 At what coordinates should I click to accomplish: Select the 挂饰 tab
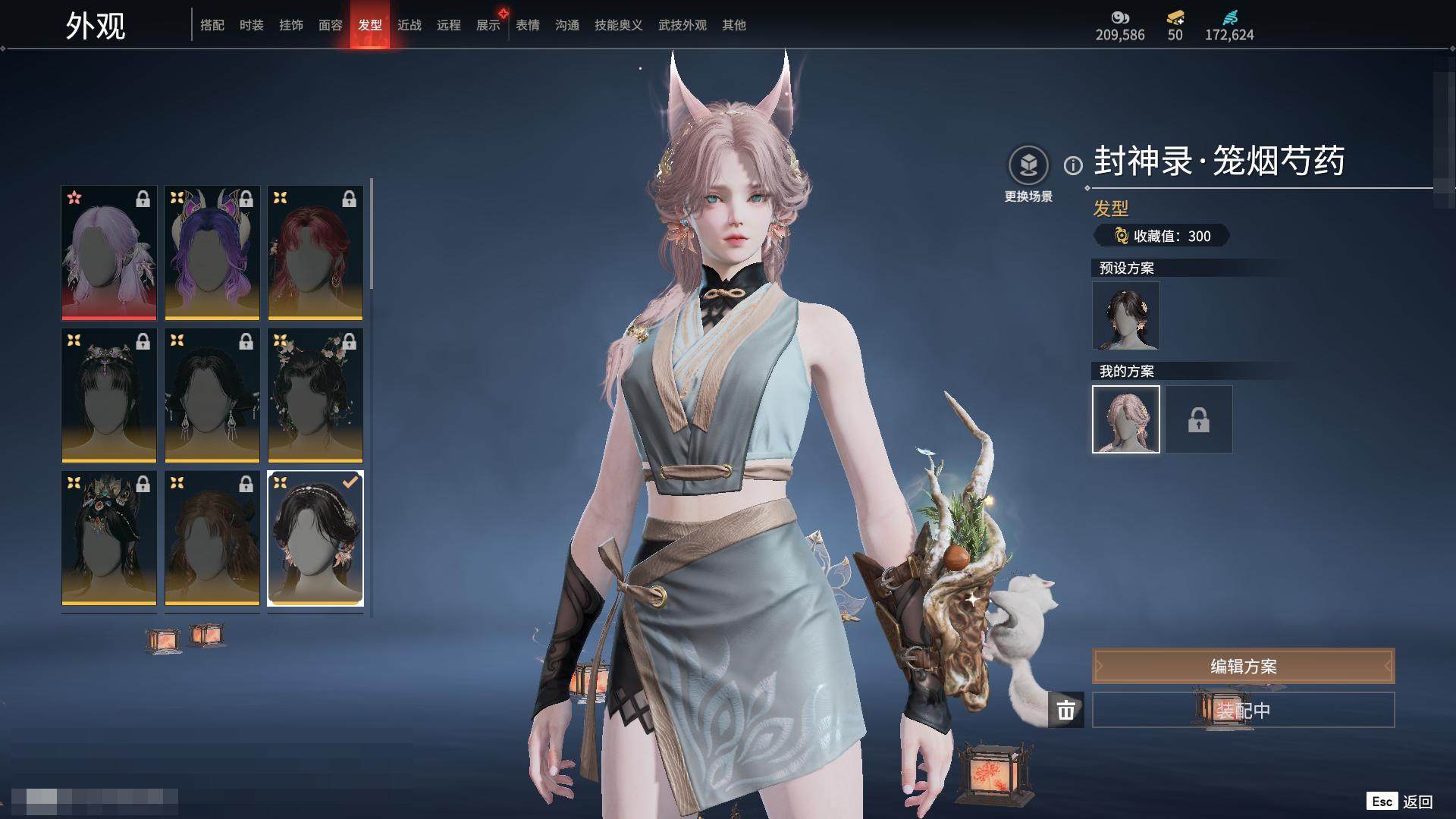[291, 25]
